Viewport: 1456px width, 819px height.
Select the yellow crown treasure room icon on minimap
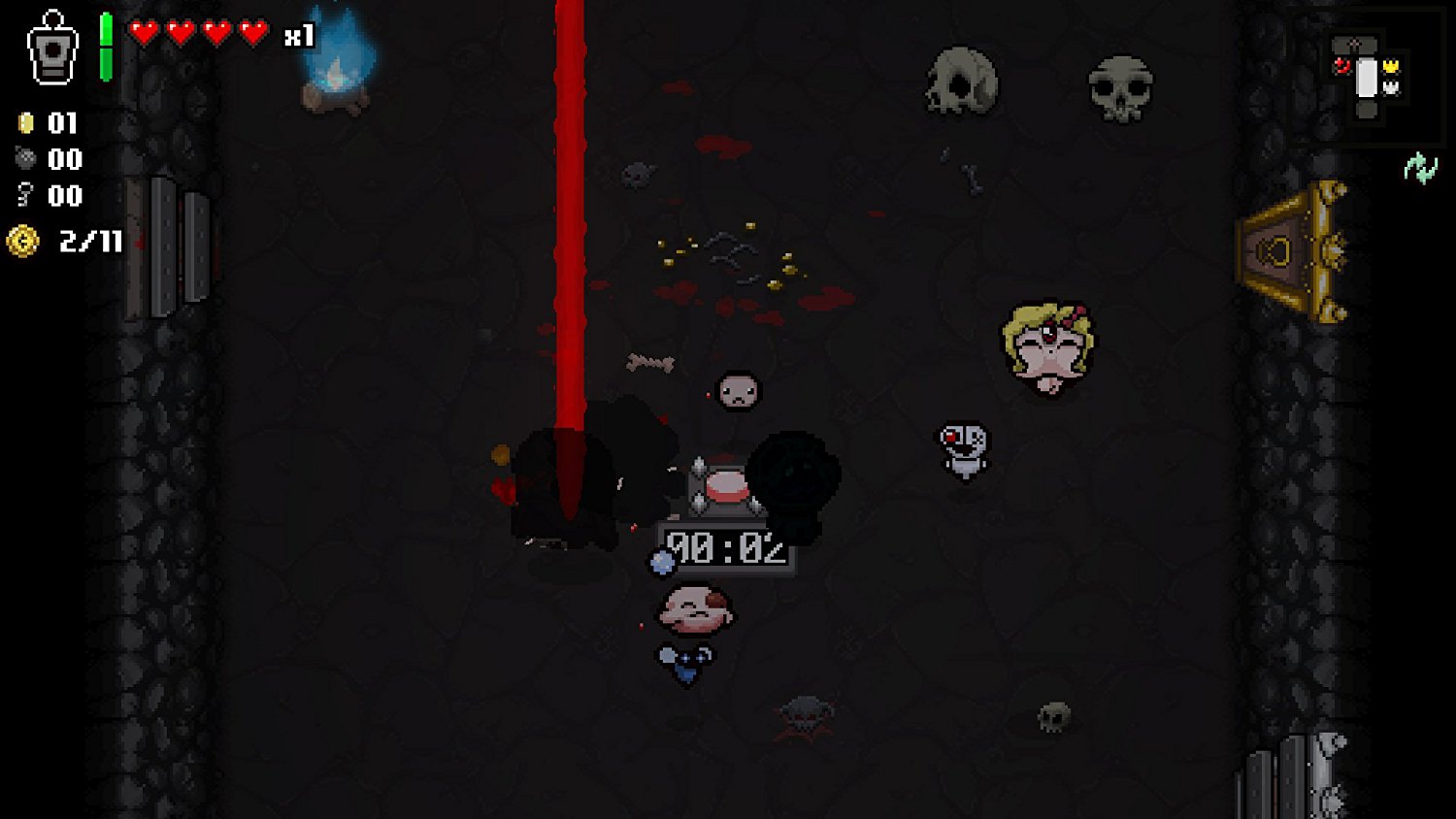coord(1392,65)
